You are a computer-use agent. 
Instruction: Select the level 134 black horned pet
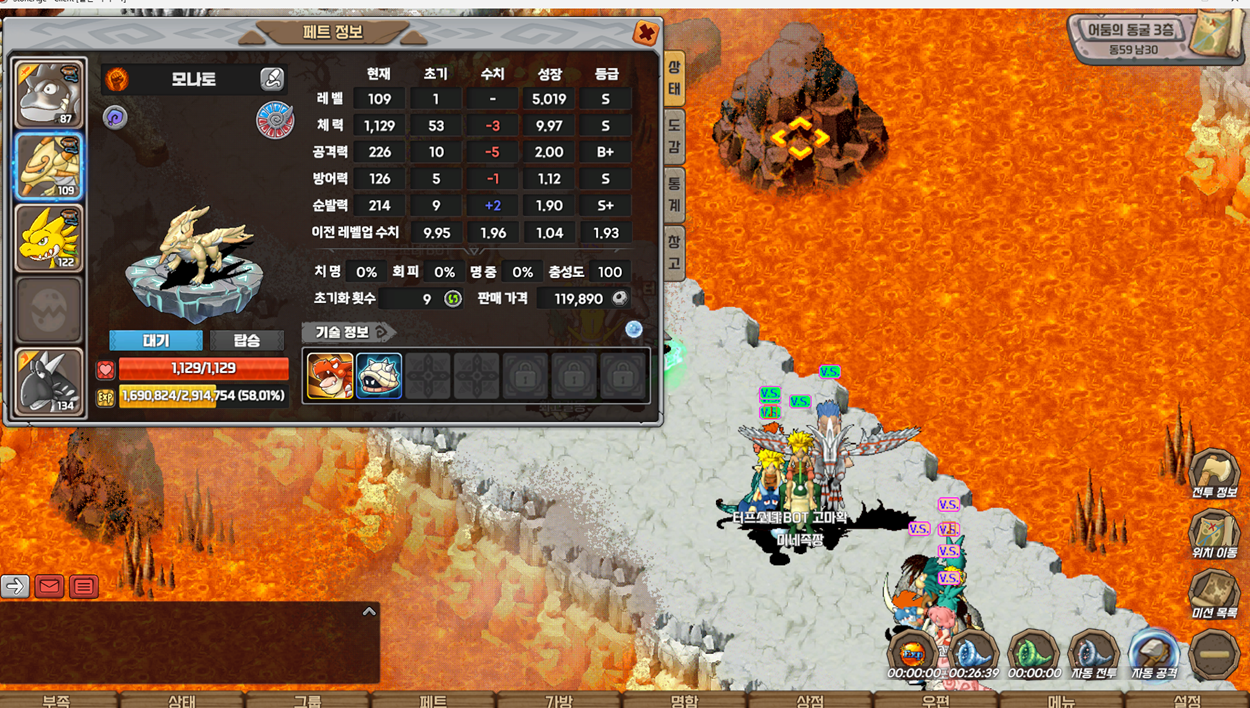pyautogui.click(x=48, y=381)
